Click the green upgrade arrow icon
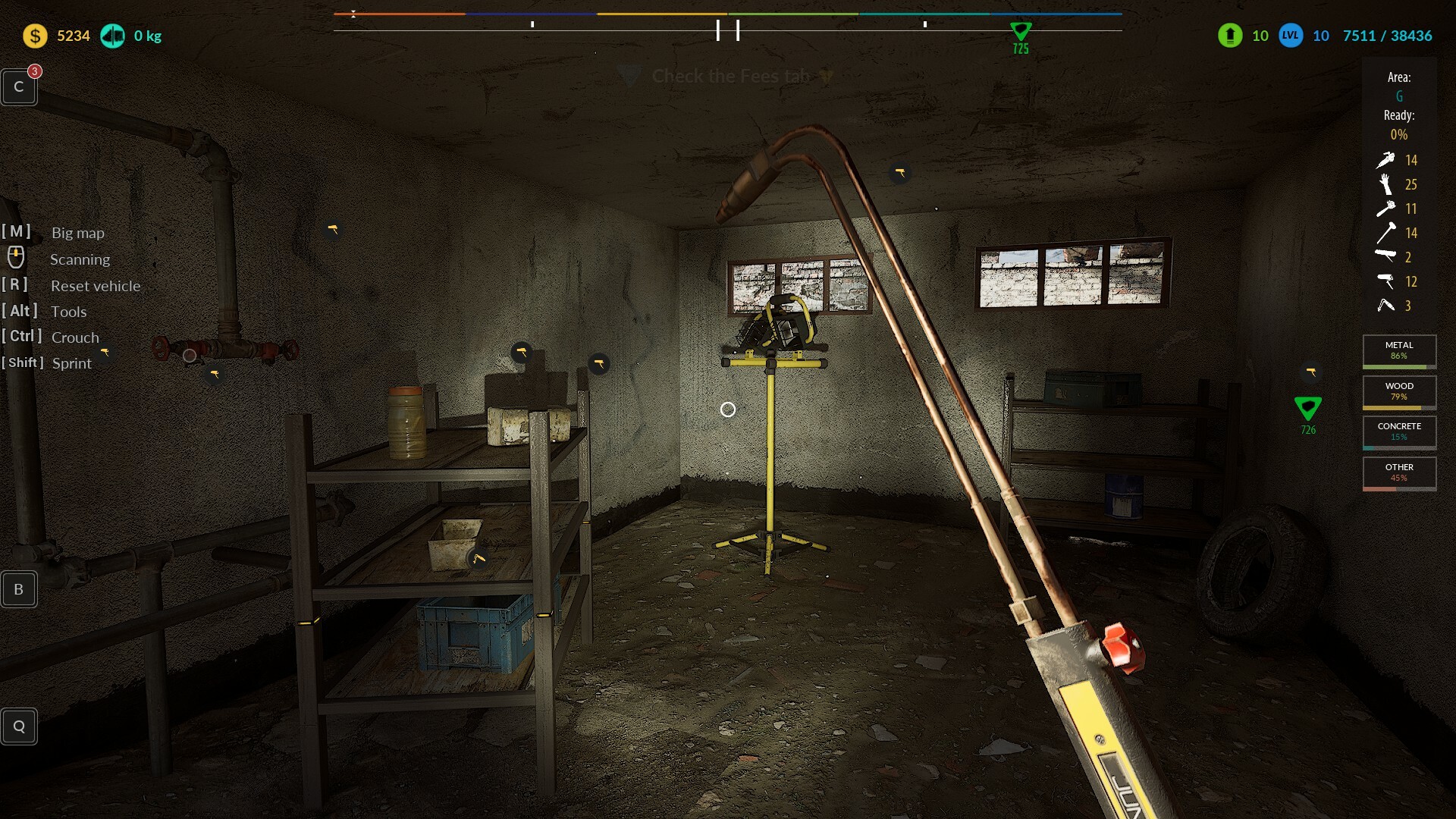This screenshot has width=1456, height=819. tap(1230, 36)
